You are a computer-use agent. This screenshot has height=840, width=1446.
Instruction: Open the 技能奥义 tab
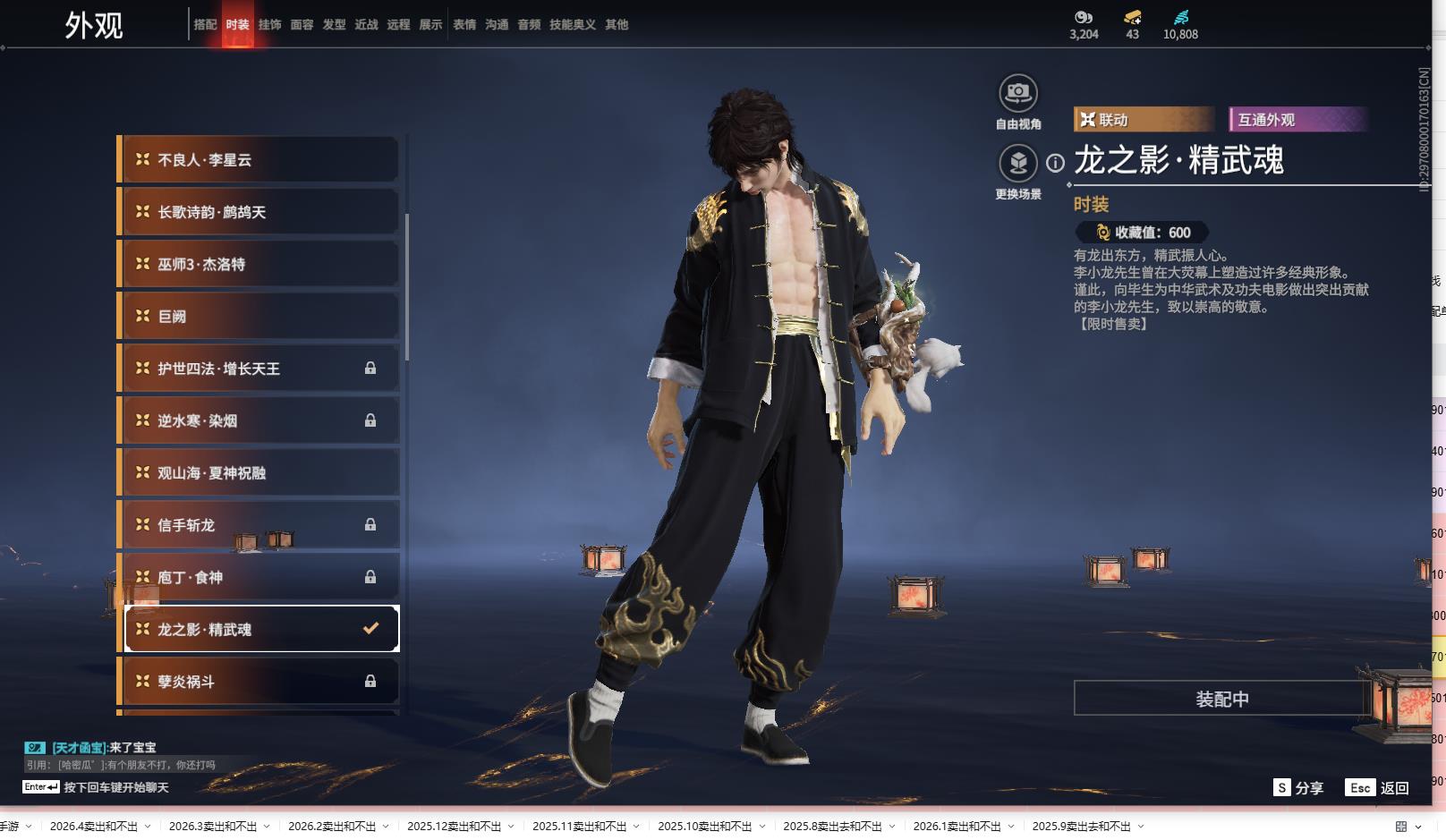click(572, 25)
